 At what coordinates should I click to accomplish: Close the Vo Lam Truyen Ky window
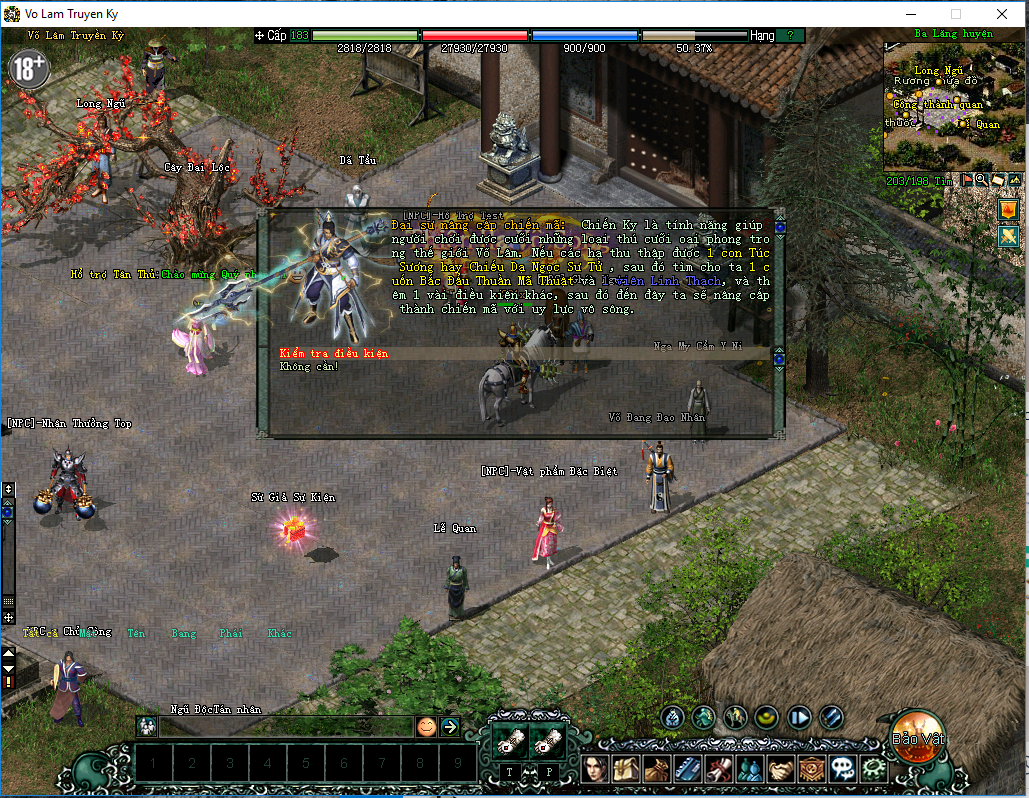pyautogui.click(x=1002, y=14)
